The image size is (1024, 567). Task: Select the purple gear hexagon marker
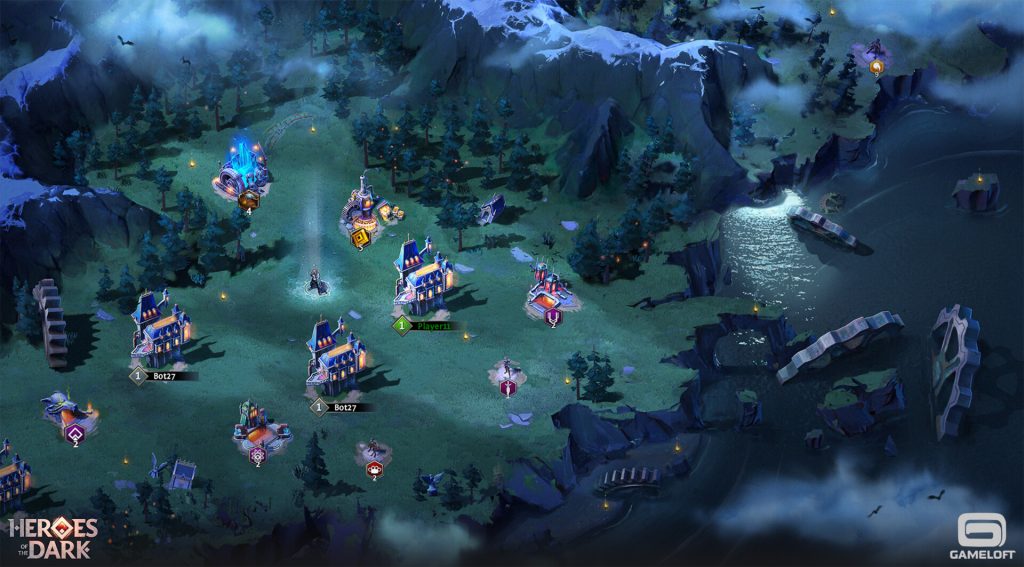click(257, 452)
